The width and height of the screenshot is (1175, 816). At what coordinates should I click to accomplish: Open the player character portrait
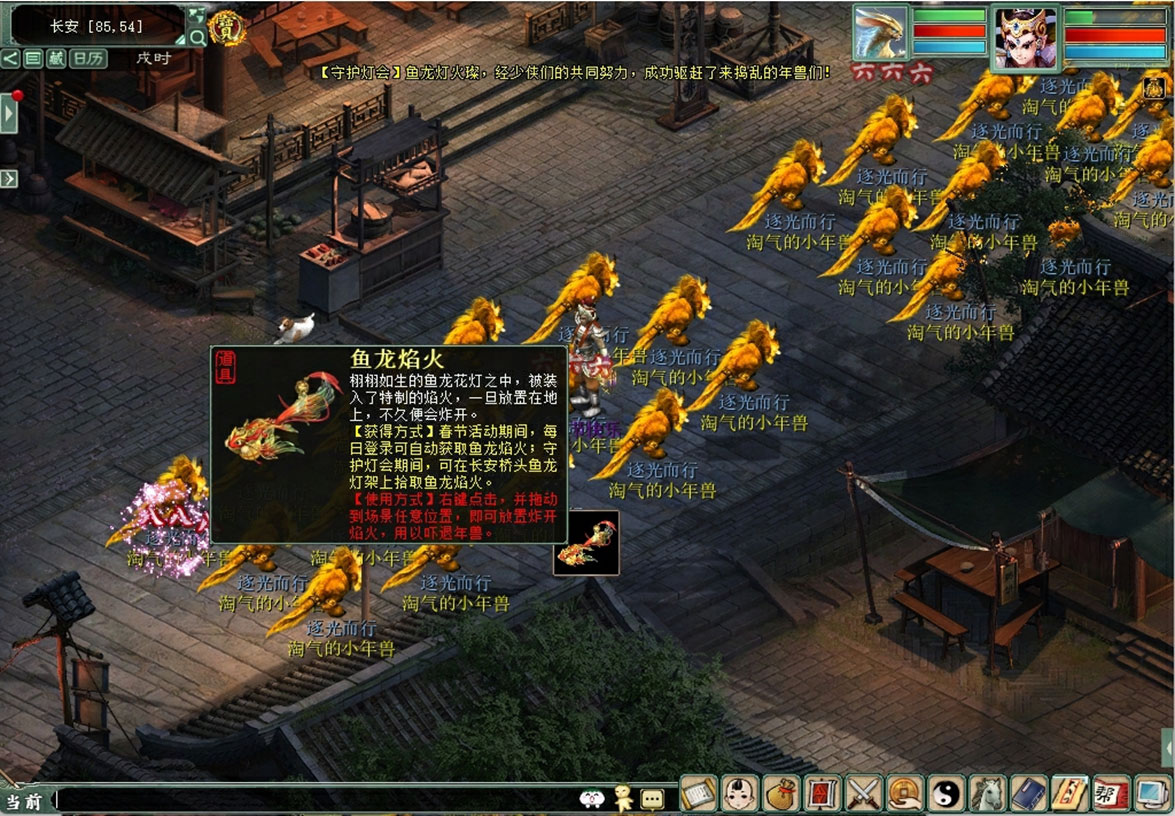1025,38
